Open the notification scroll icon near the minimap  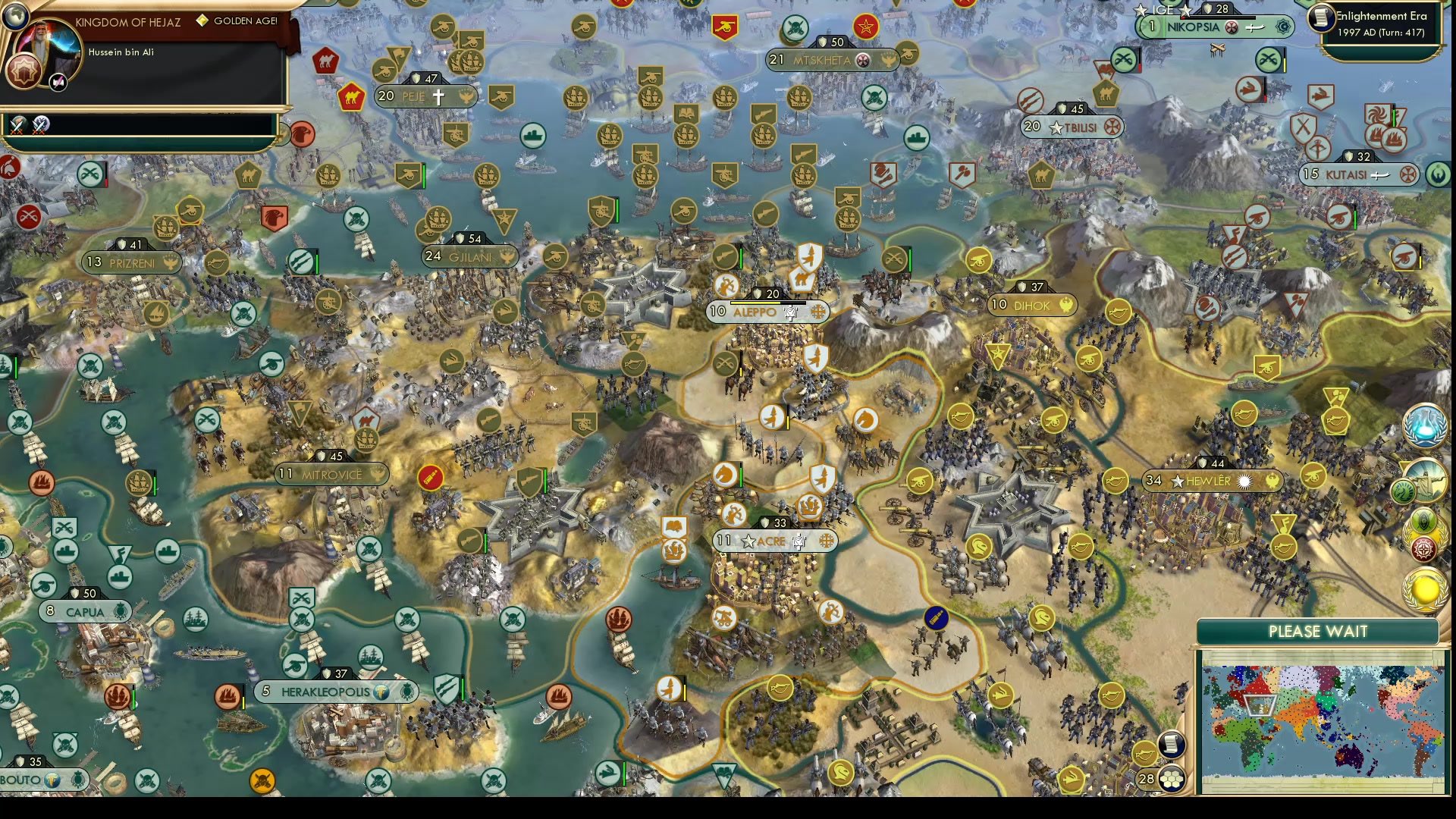[1171, 745]
